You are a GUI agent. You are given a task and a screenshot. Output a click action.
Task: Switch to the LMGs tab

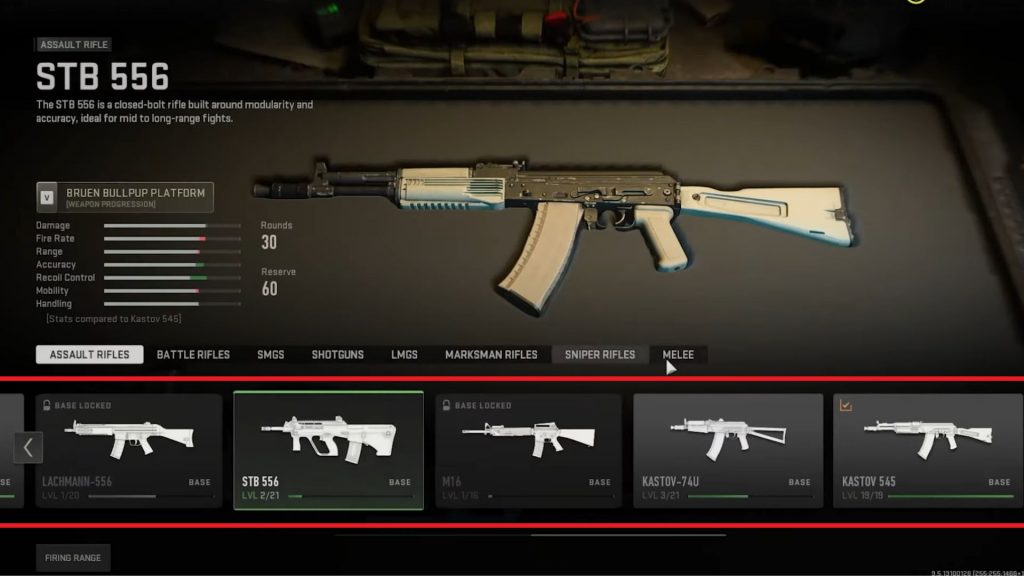pyautogui.click(x=404, y=355)
